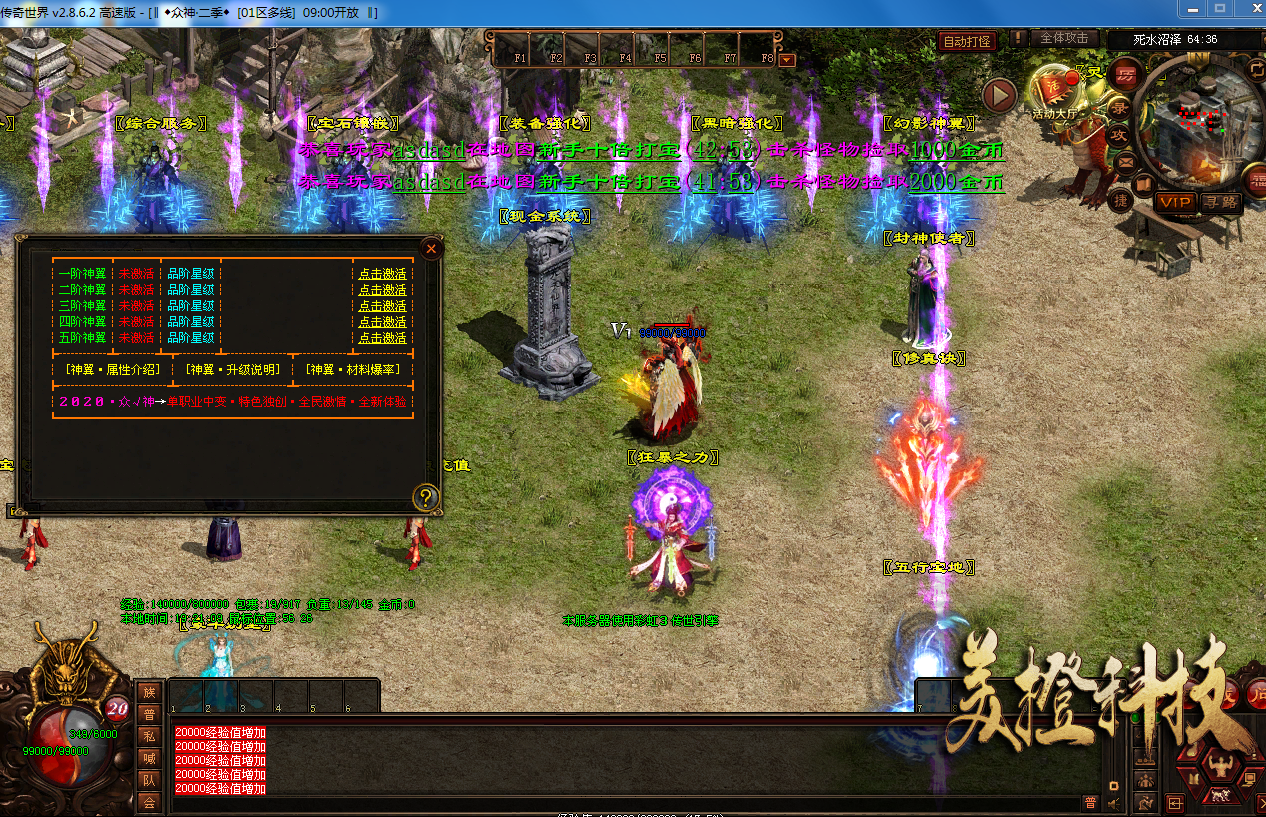Select the 私 private chat channel tab
The image size is (1266, 817).
(149, 735)
